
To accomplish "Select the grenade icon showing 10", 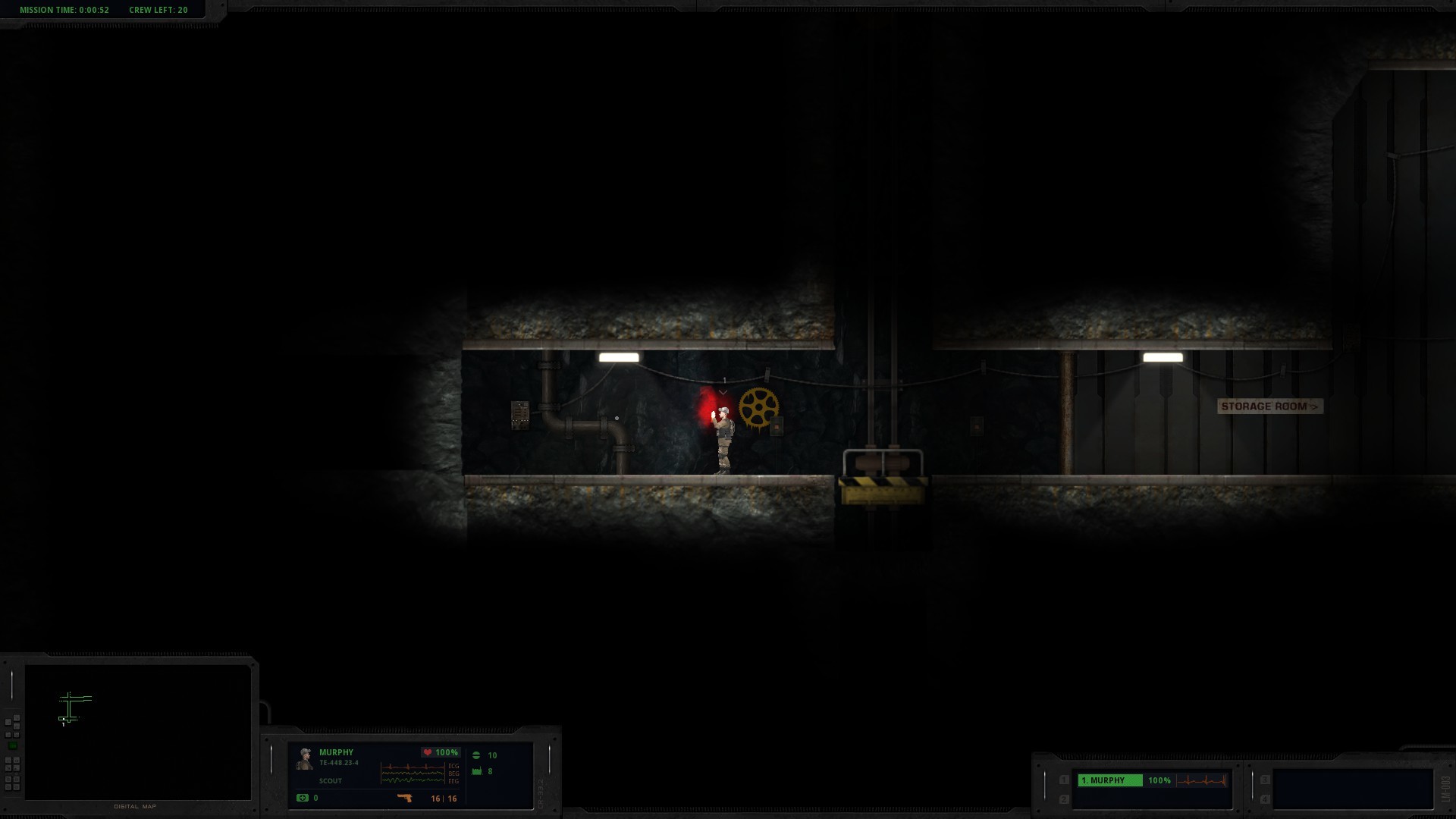I will click(477, 755).
